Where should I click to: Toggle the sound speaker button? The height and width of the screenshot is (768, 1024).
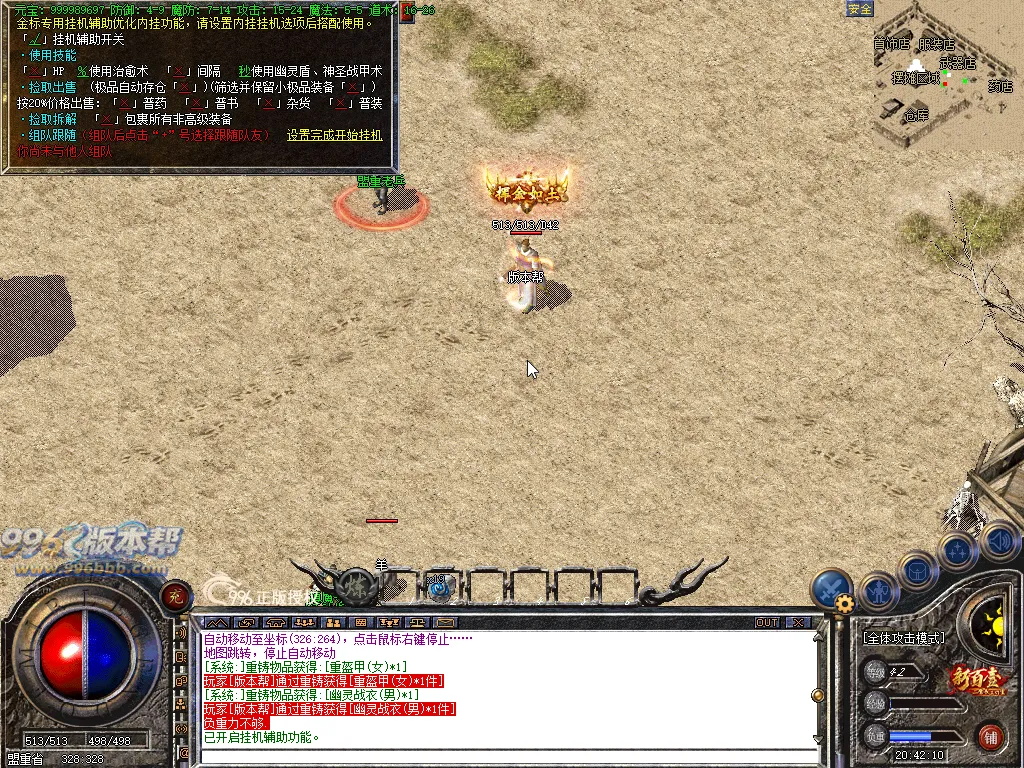tap(999, 541)
